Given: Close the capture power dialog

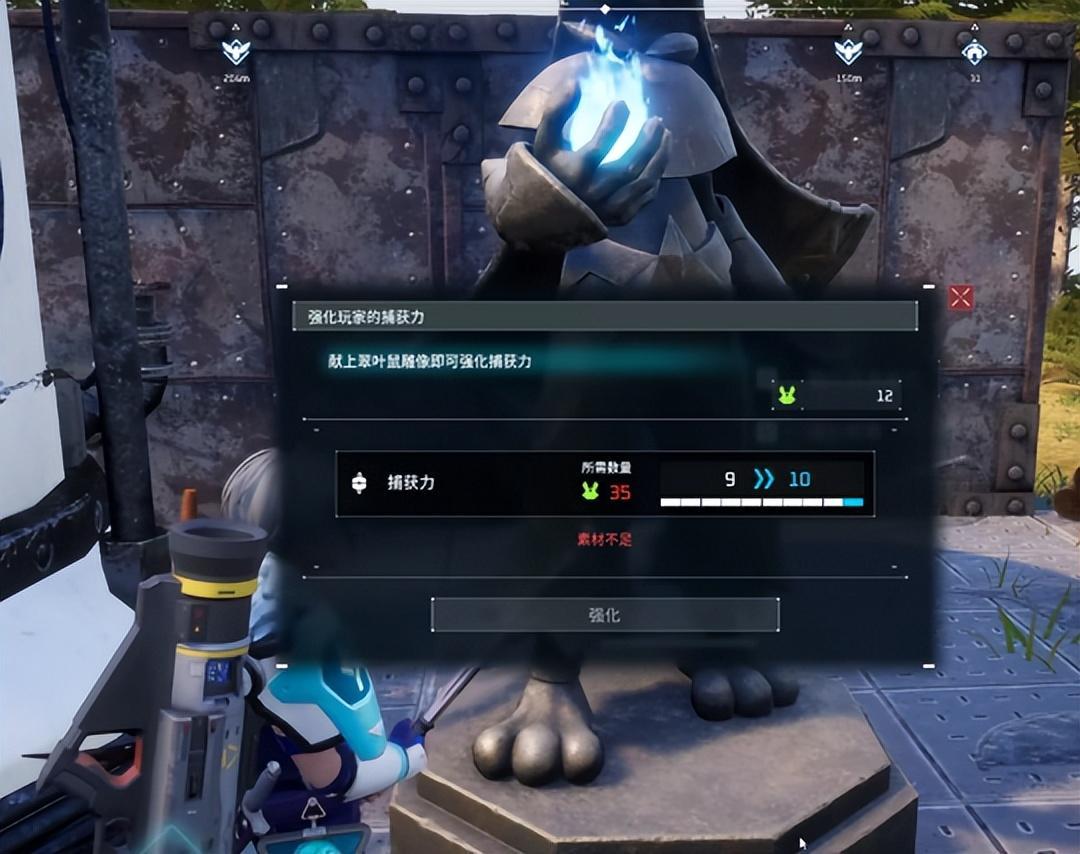Looking at the screenshot, I should (960, 297).
